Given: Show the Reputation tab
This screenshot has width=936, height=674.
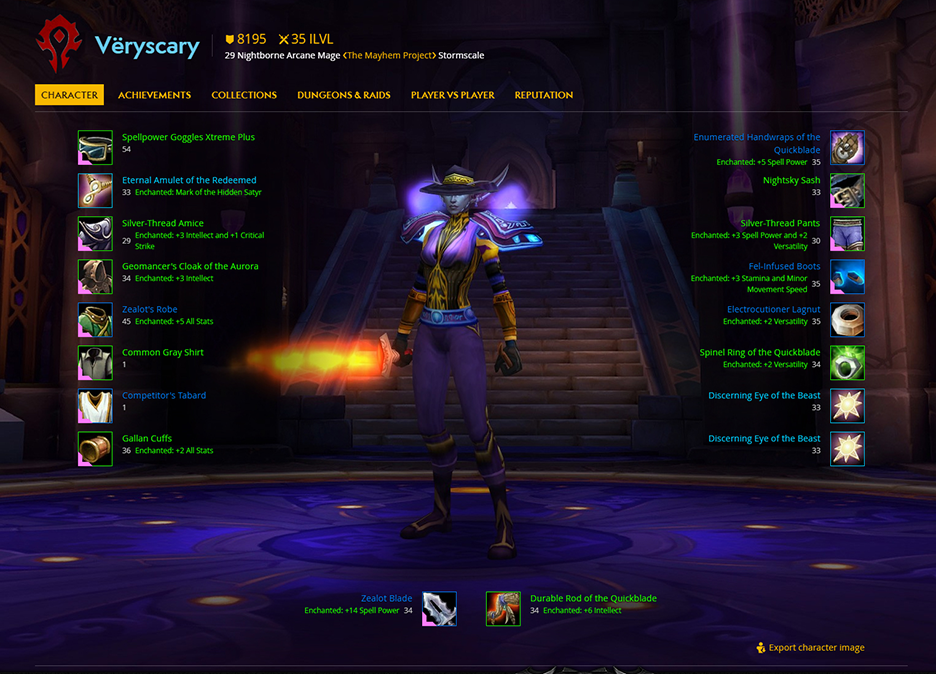Looking at the screenshot, I should pyautogui.click(x=544, y=95).
